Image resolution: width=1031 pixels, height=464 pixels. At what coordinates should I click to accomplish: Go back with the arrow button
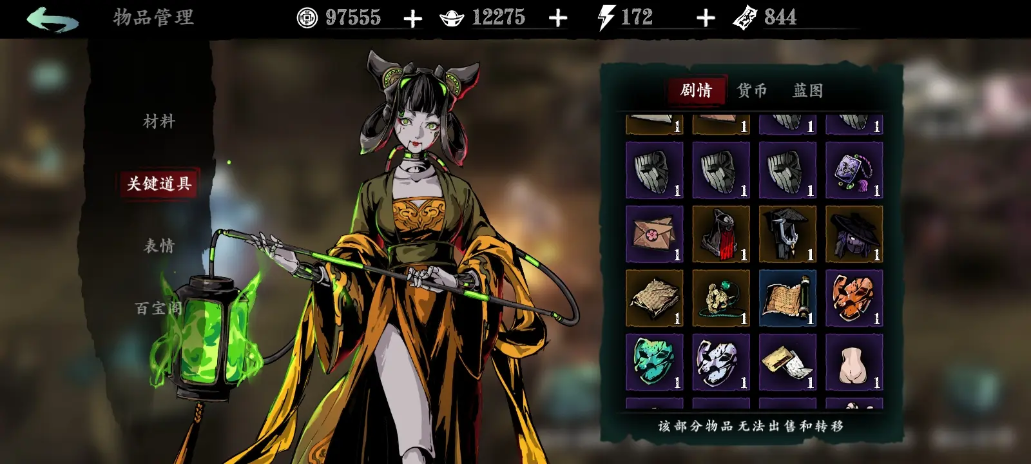[52, 19]
